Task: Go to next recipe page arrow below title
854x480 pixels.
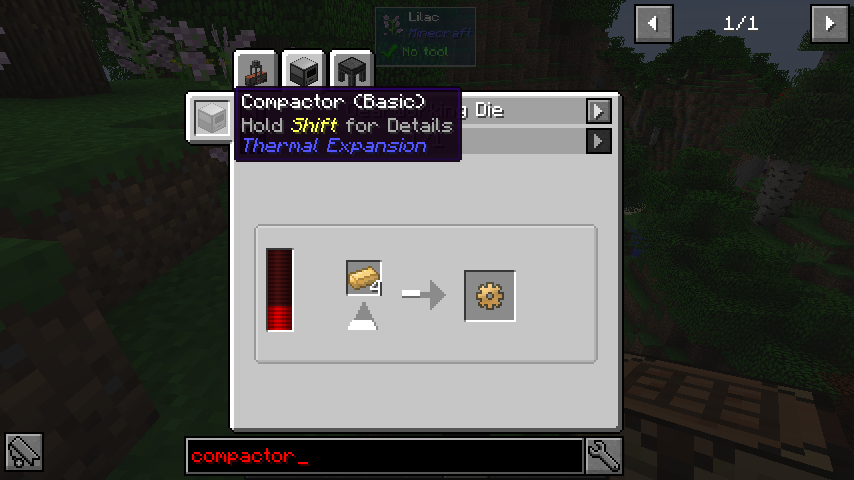Action: point(598,141)
